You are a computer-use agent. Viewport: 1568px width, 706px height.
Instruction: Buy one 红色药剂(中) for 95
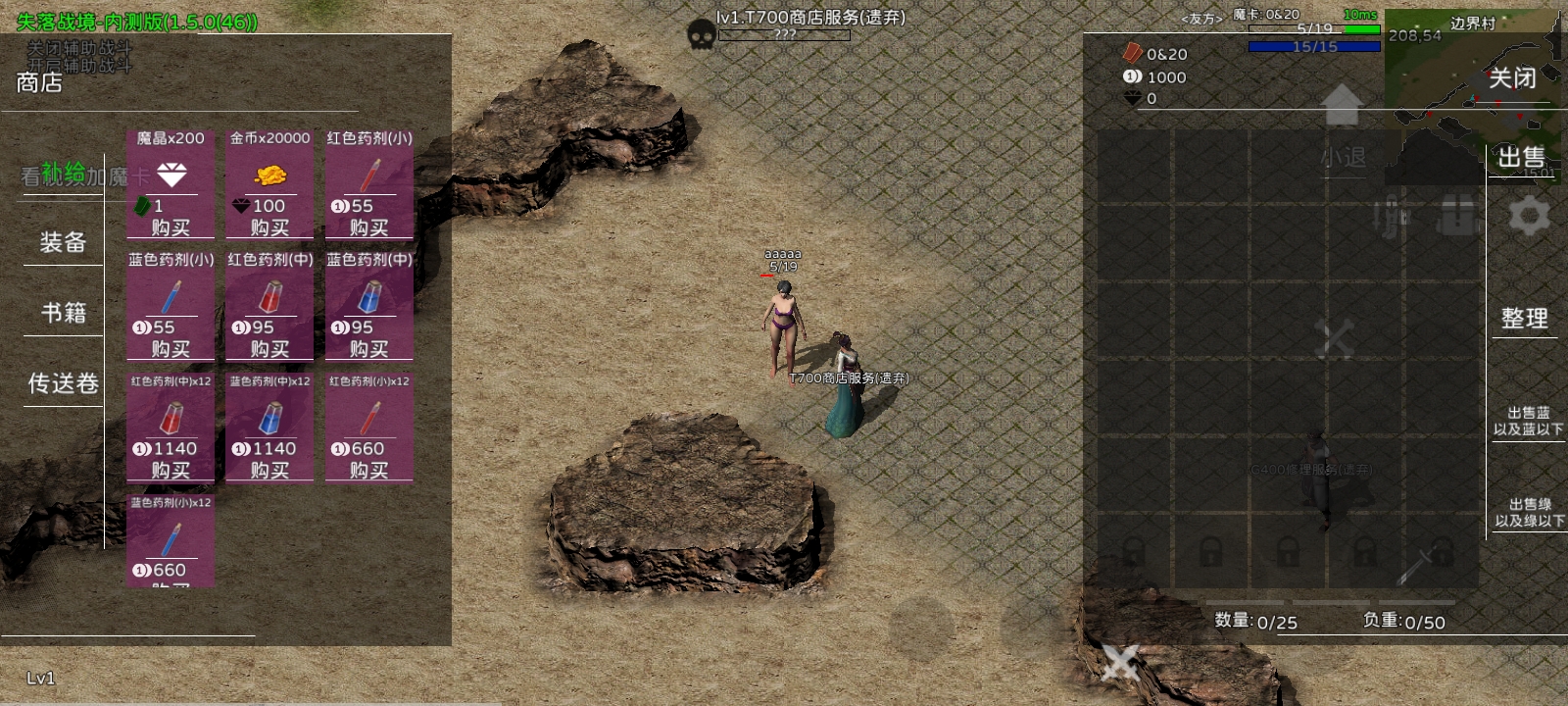pyautogui.click(x=269, y=349)
